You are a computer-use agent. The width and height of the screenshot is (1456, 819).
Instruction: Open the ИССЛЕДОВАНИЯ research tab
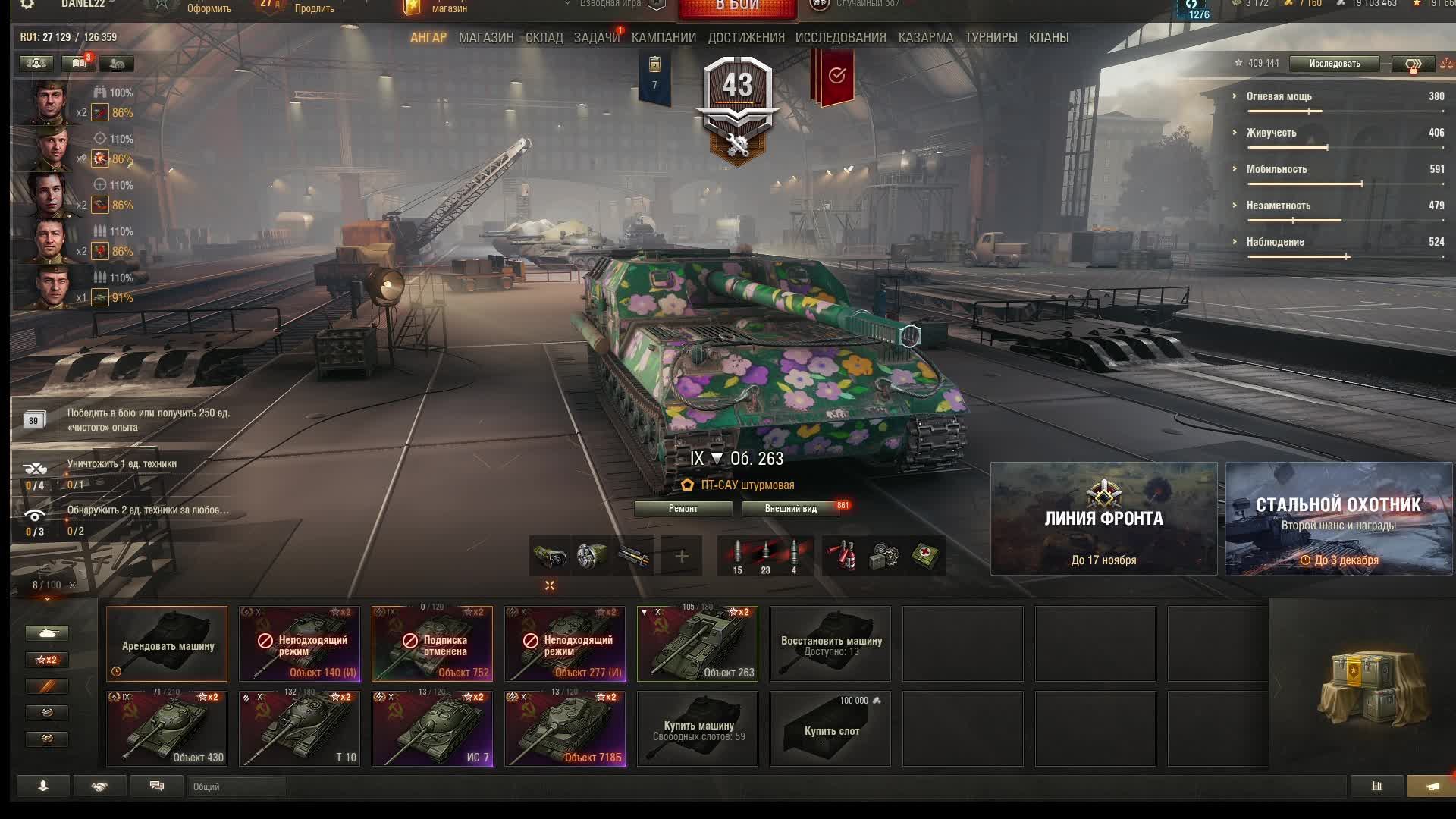(x=840, y=38)
